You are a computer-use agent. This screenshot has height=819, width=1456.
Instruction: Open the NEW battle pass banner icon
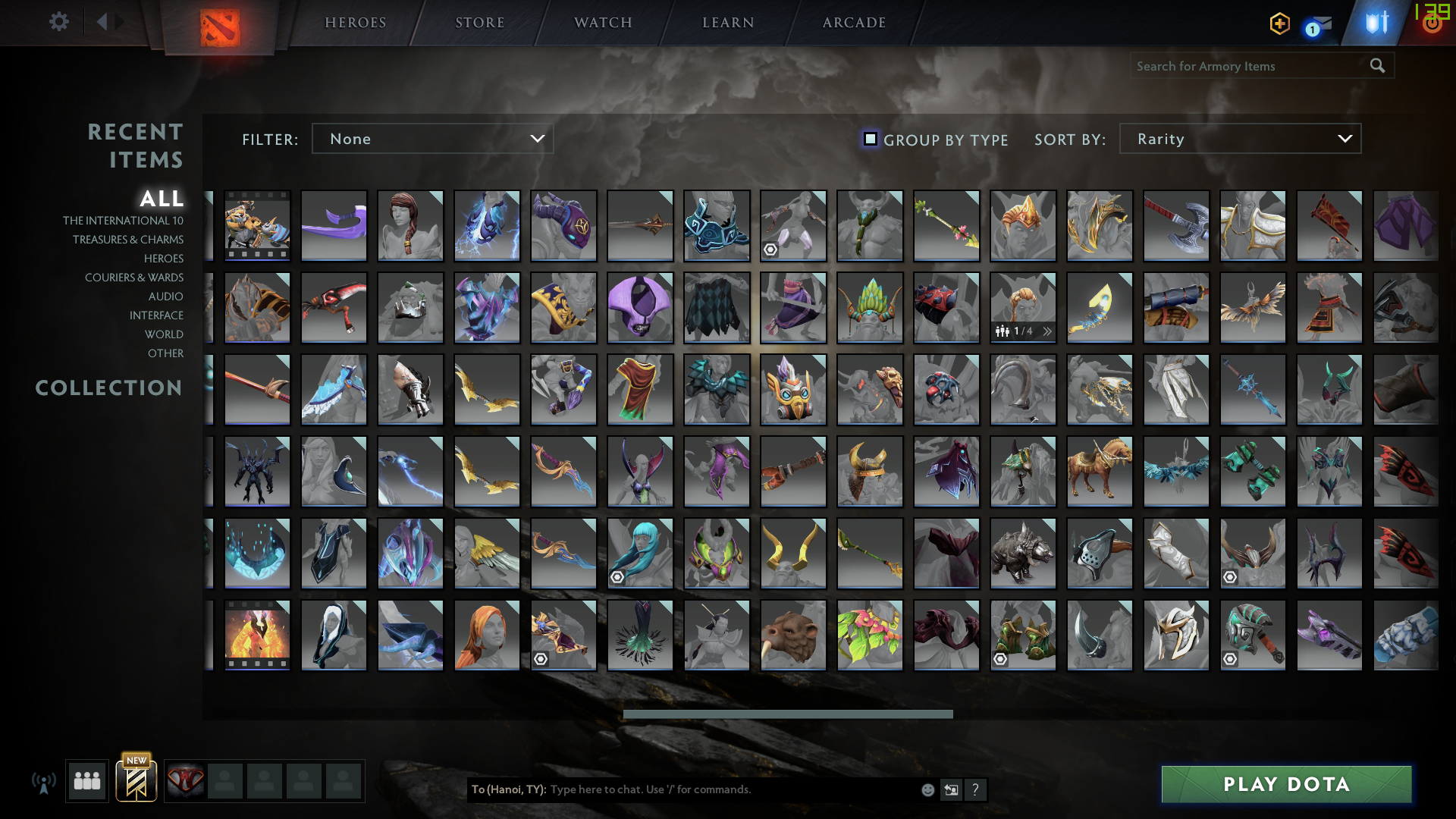136,780
